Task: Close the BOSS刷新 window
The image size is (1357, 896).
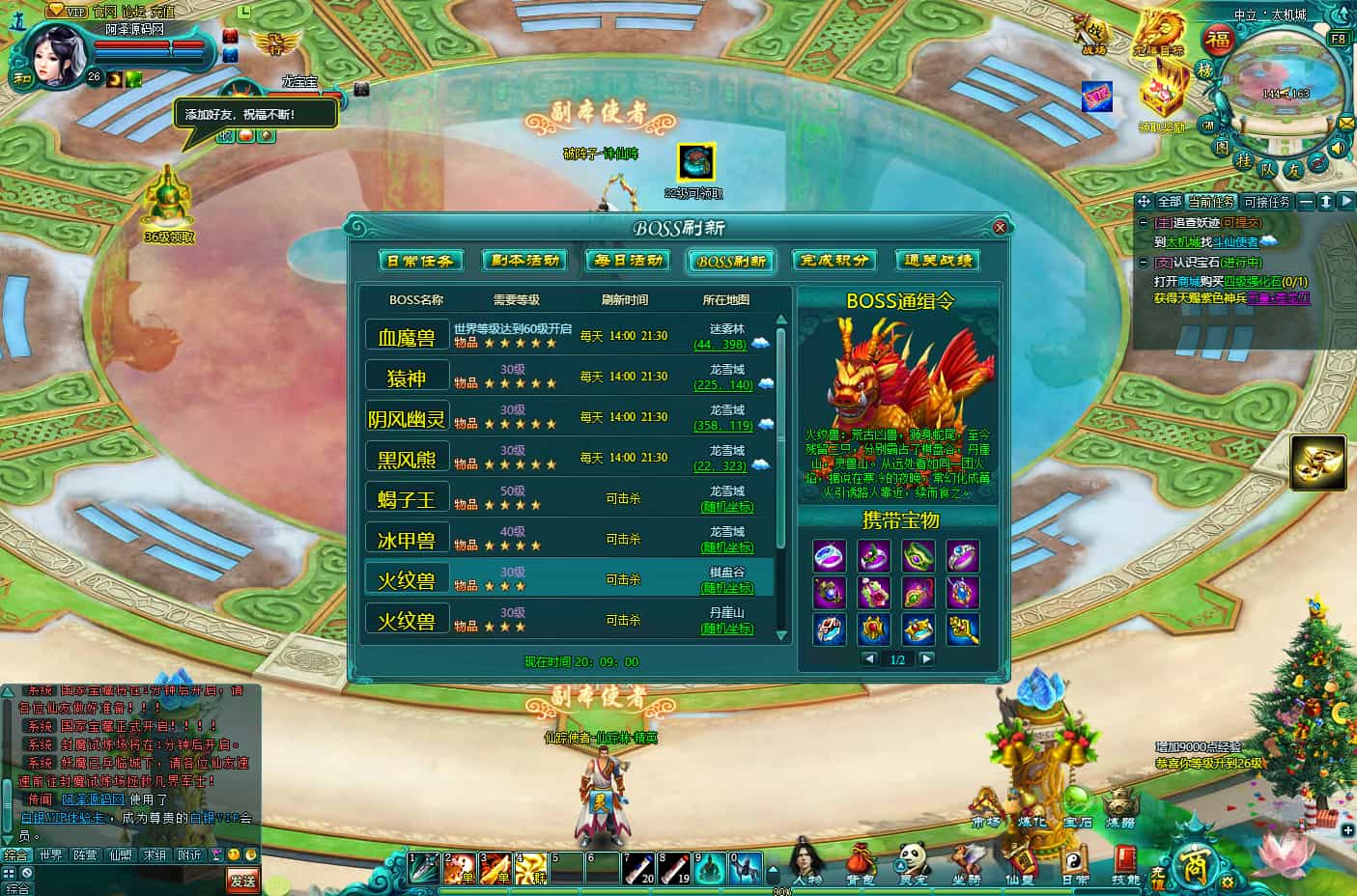Action: (x=1000, y=228)
